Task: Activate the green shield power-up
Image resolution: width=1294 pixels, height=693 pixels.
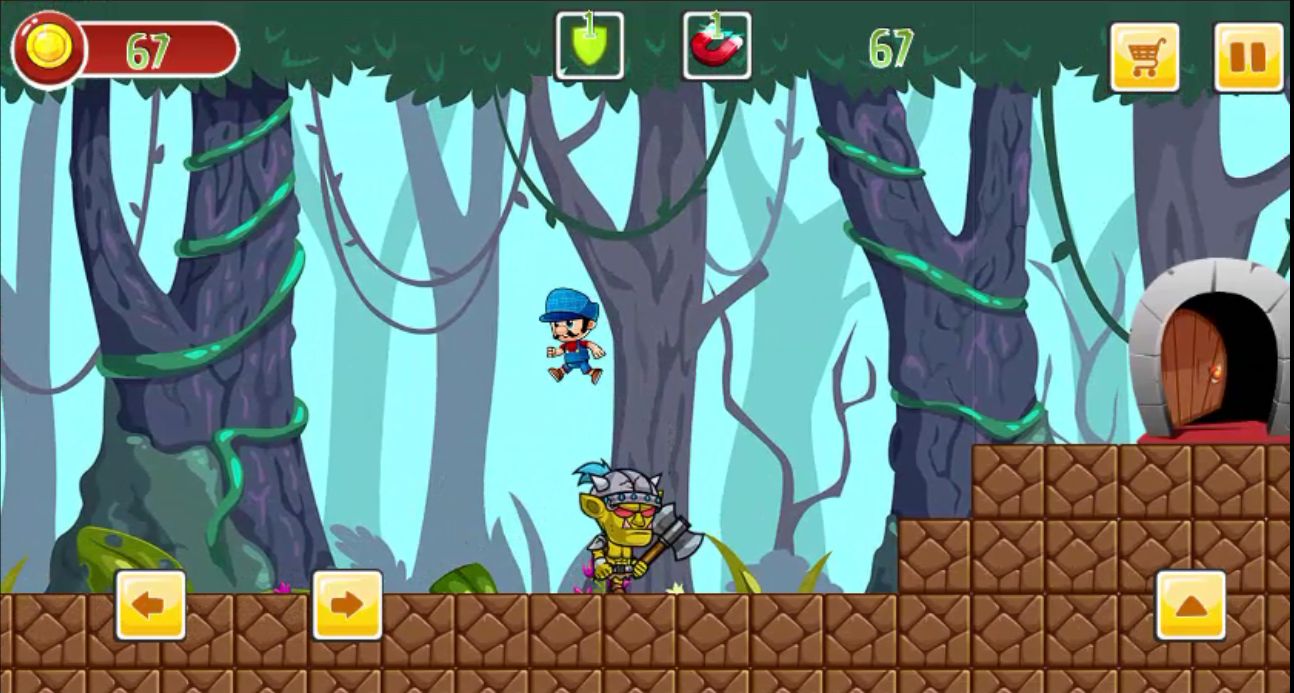Action: click(x=590, y=46)
